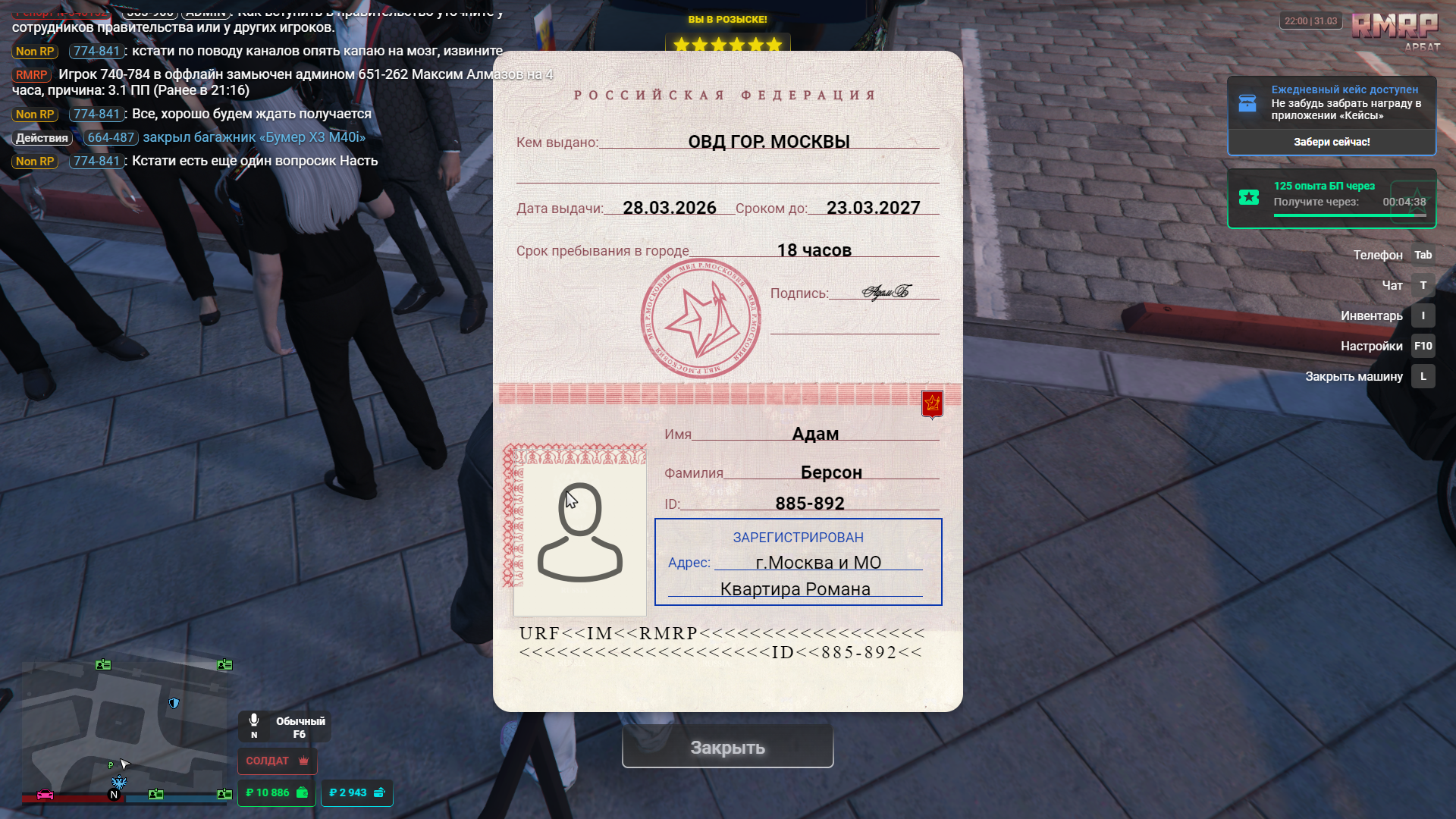The height and width of the screenshot is (819, 1456).
Task: Click the cash balance wallet display
Action: coord(276,792)
